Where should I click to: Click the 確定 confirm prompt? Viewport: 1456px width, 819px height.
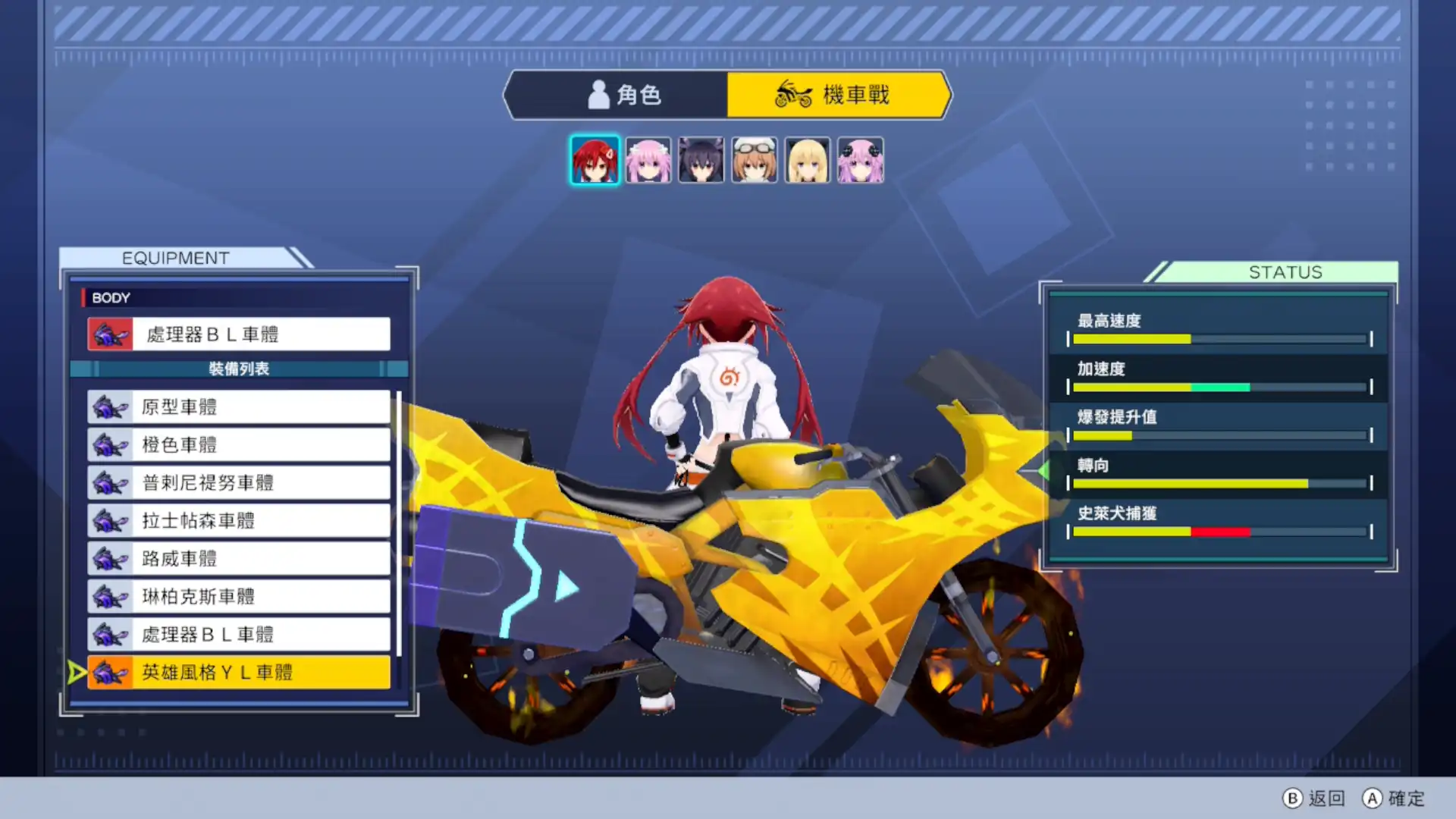(x=1394, y=799)
